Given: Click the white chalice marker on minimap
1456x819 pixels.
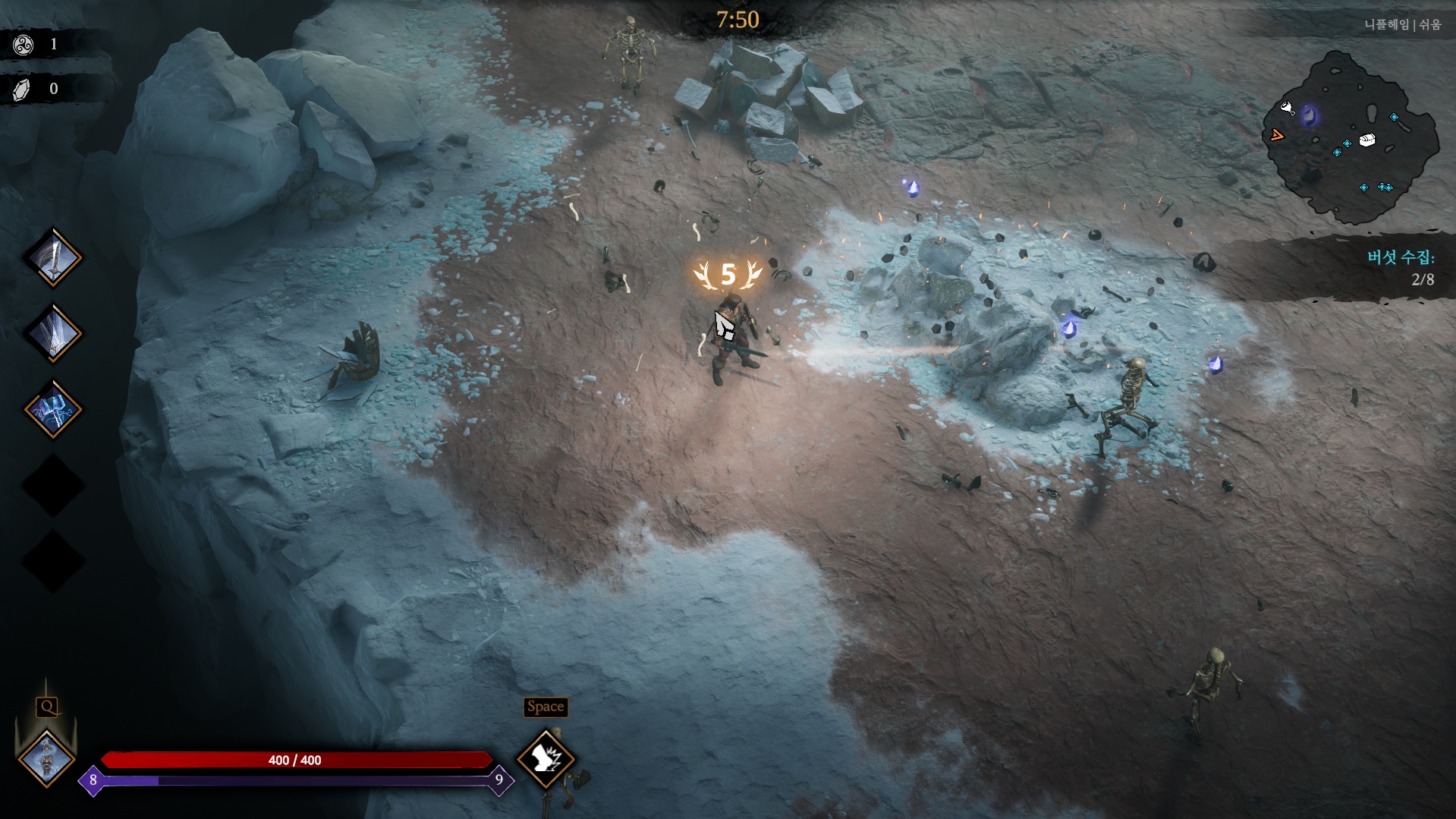Looking at the screenshot, I should [1288, 108].
